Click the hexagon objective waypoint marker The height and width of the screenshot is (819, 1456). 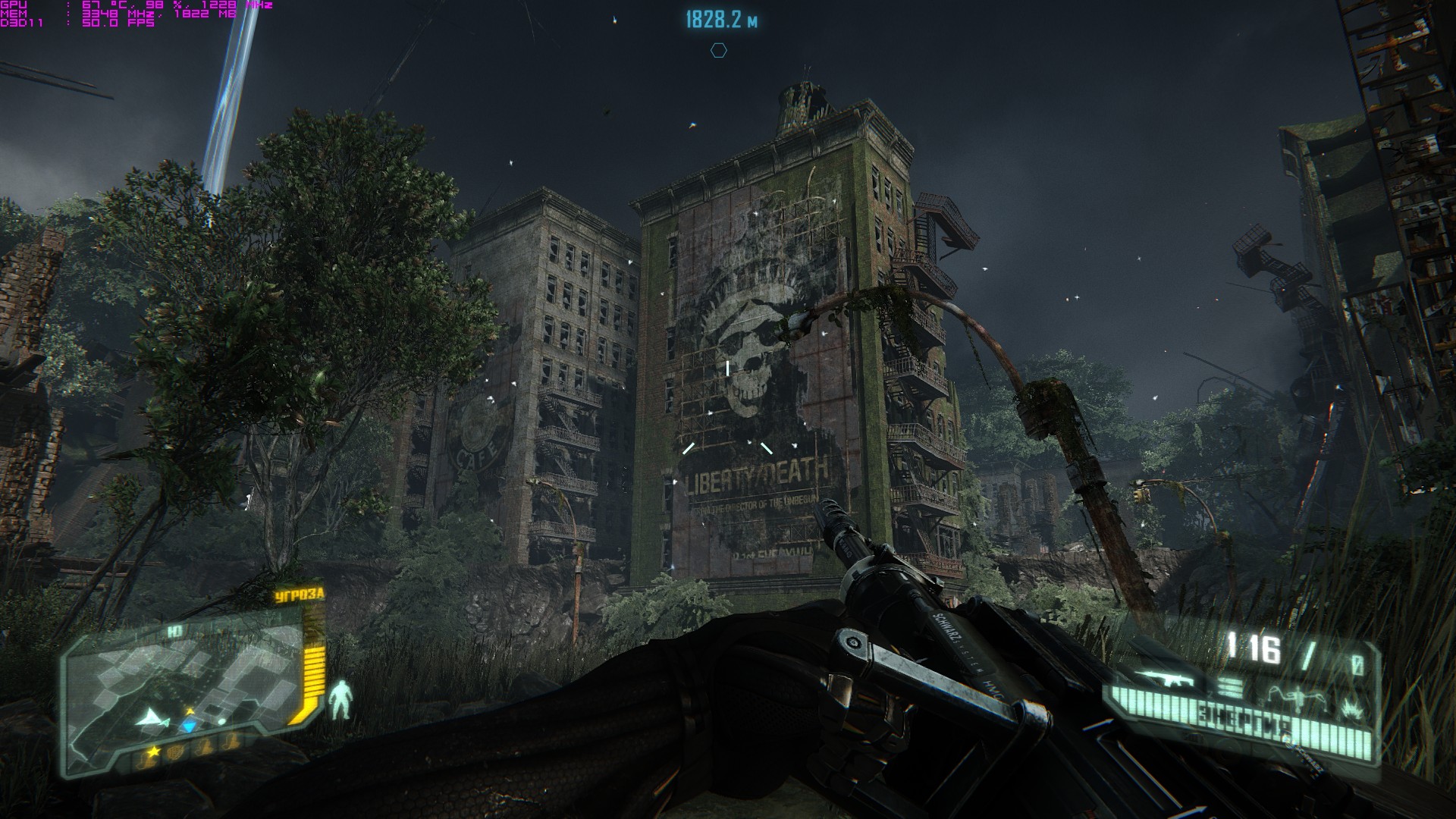pyautogui.click(x=718, y=51)
